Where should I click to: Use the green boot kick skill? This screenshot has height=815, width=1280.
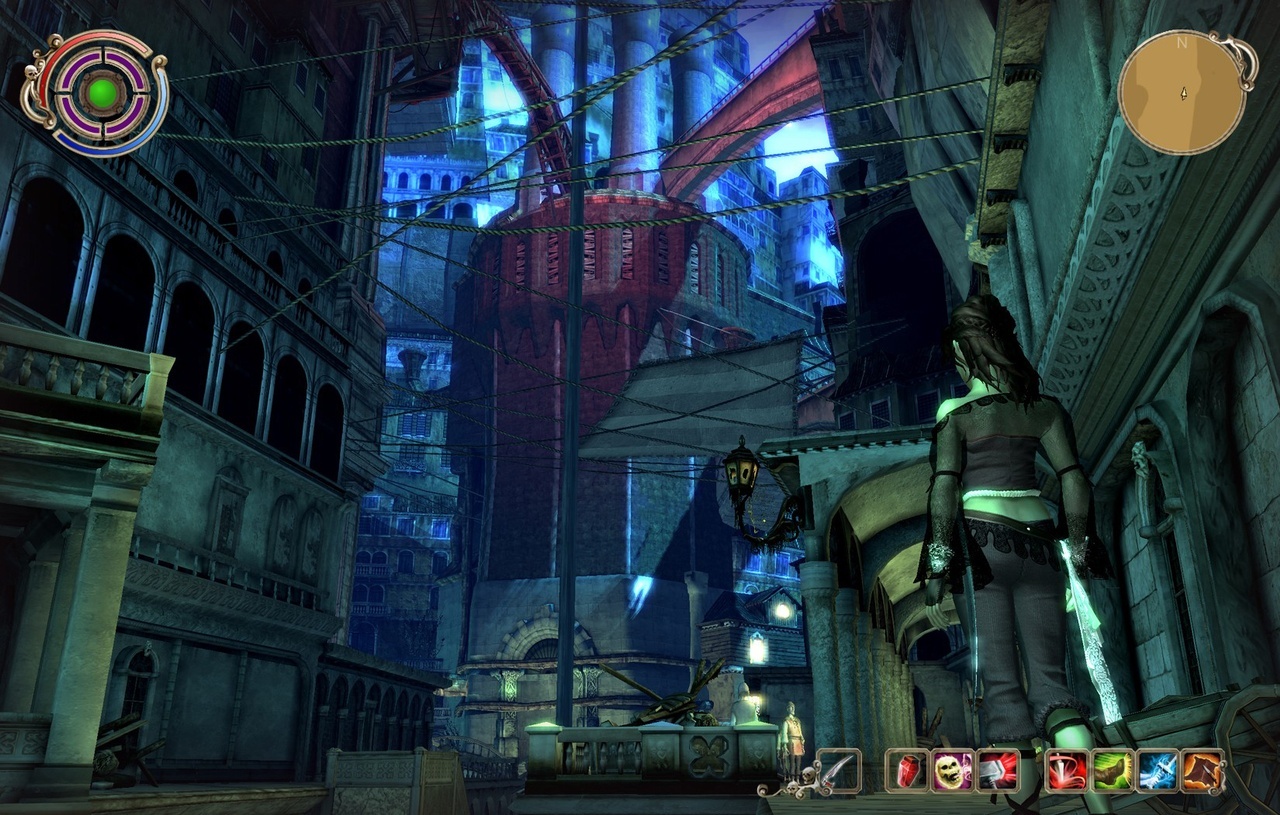coord(1112,770)
